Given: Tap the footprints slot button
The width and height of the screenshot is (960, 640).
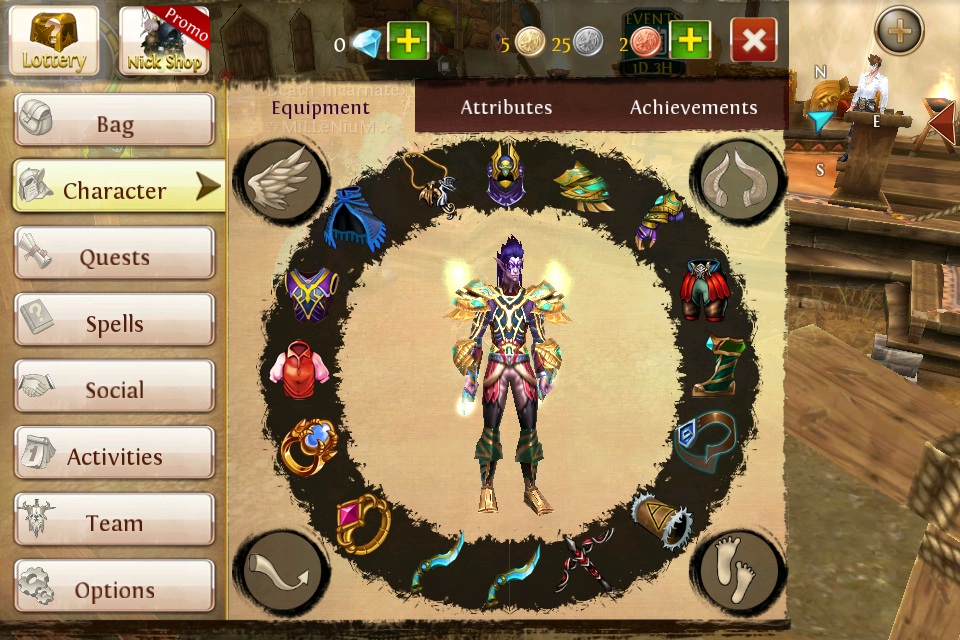Looking at the screenshot, I should (x=738, y=572).
